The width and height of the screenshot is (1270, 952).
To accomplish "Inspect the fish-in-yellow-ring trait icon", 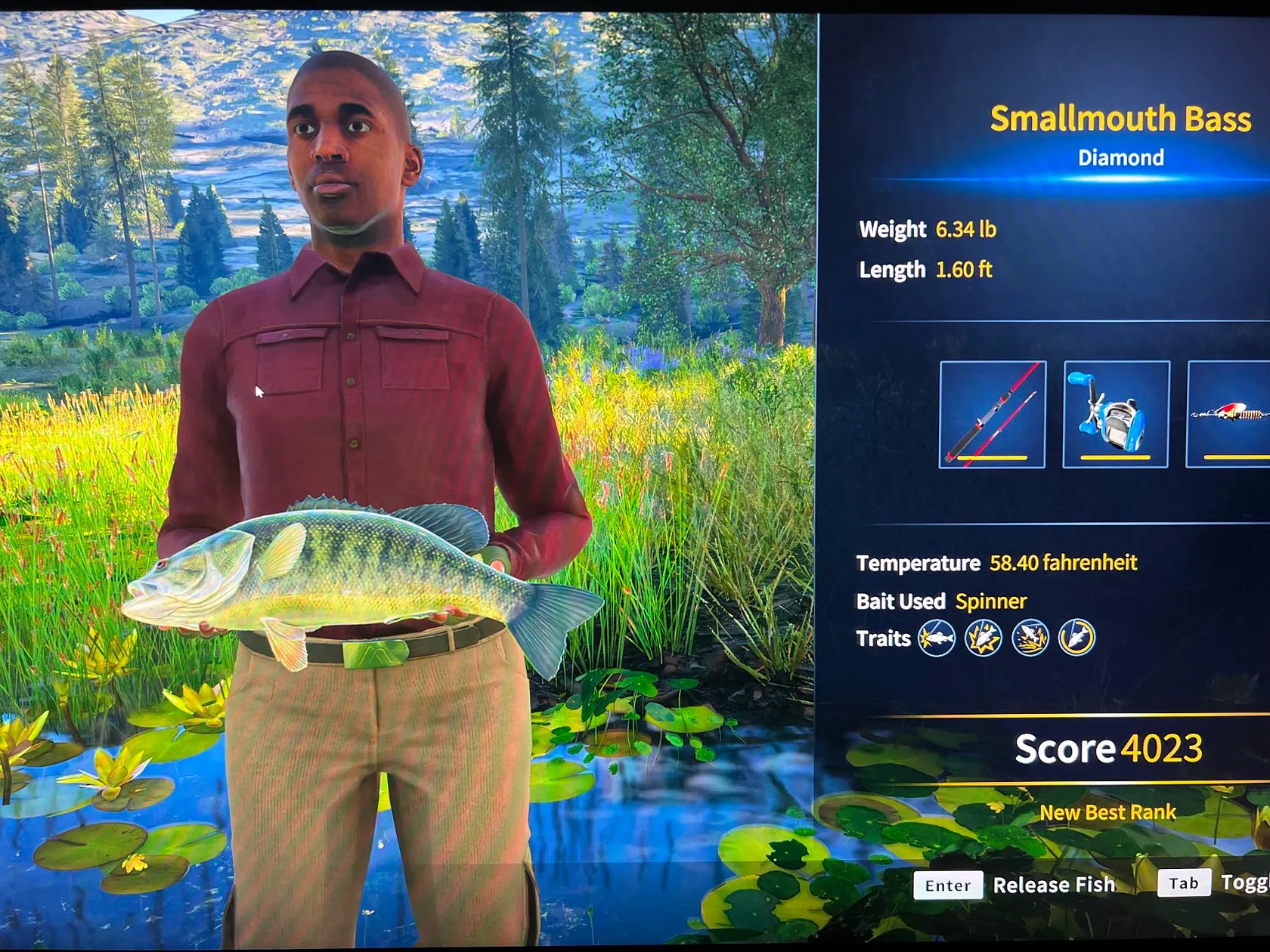I will 1076,638.
